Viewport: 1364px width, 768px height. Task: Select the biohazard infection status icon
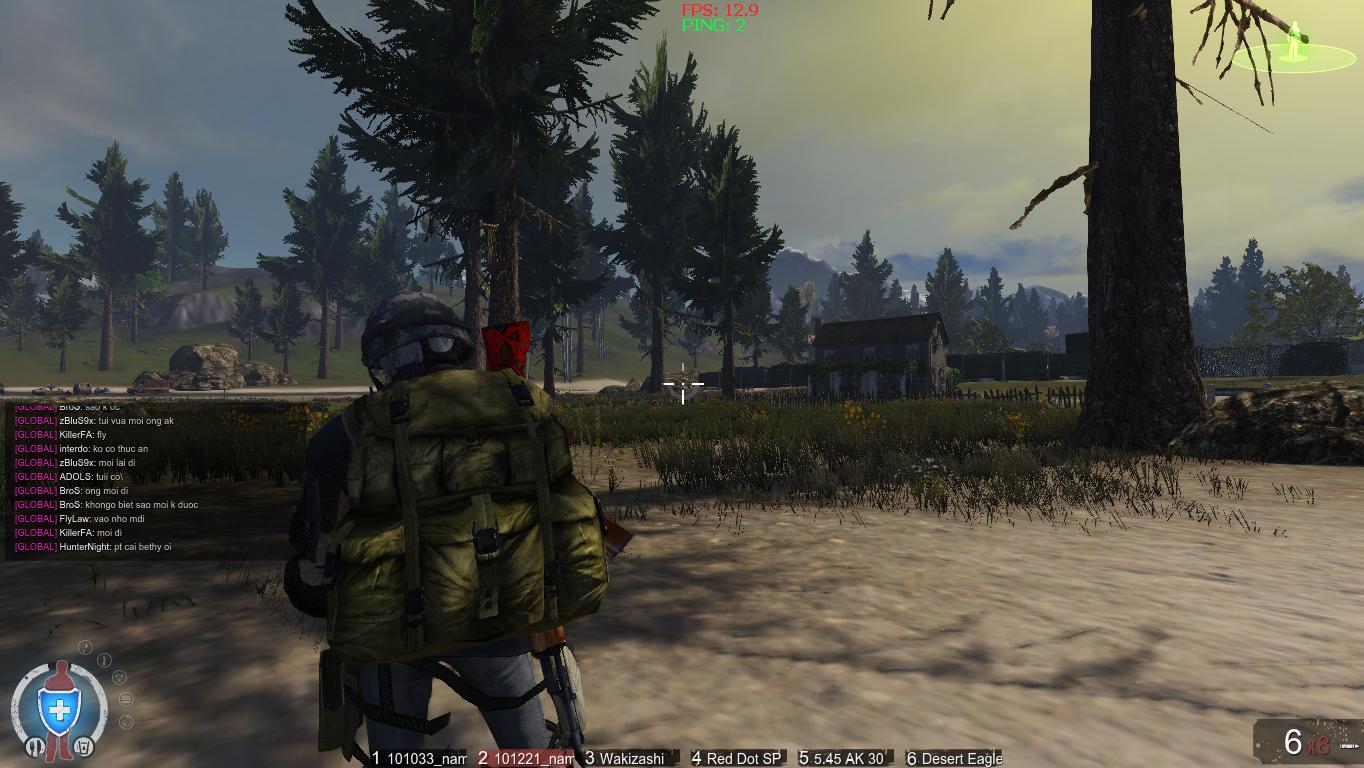click(119, 677)
